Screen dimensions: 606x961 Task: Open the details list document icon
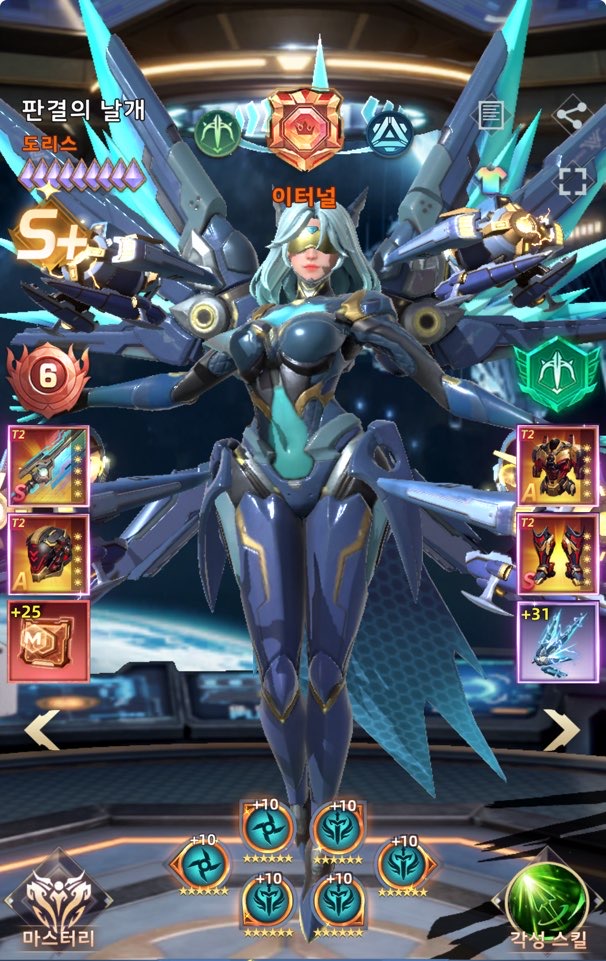490,115
